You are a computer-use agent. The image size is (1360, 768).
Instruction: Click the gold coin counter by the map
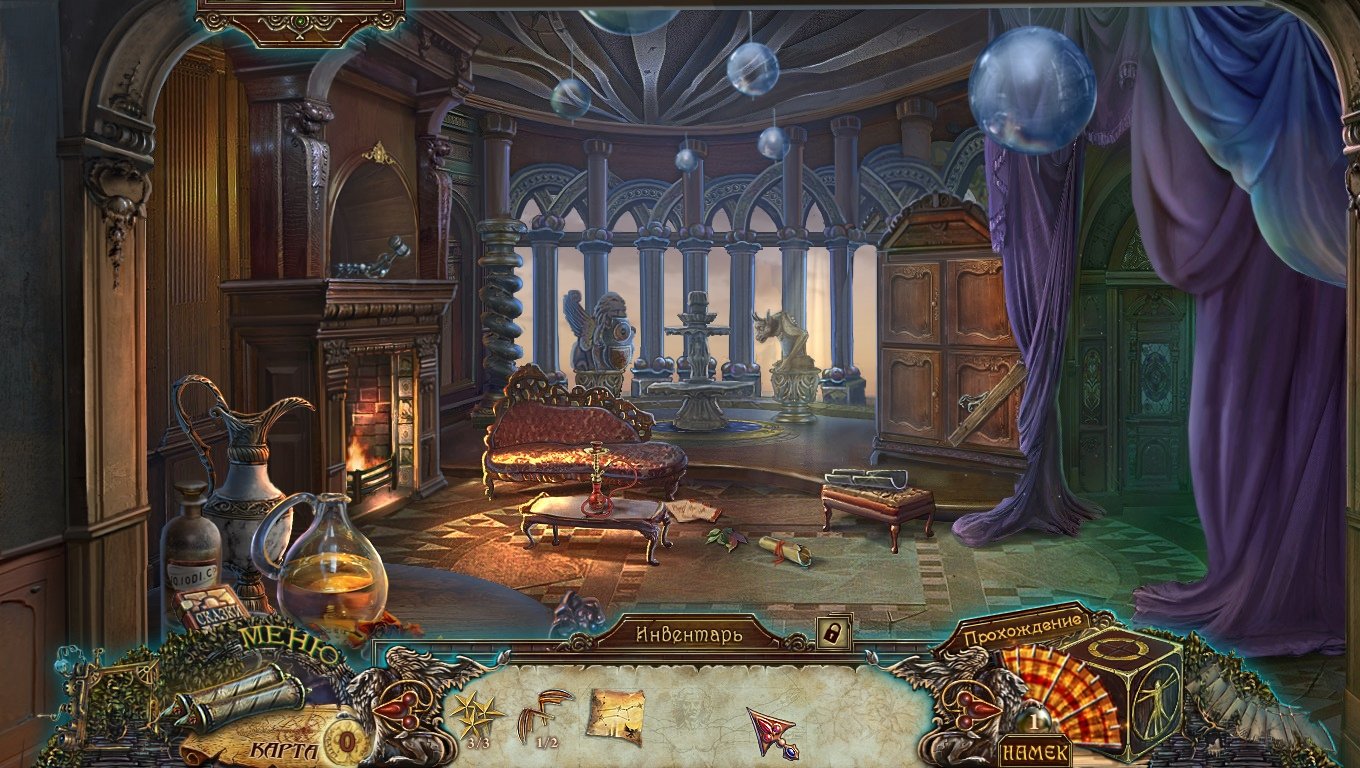tap(347, 742)
